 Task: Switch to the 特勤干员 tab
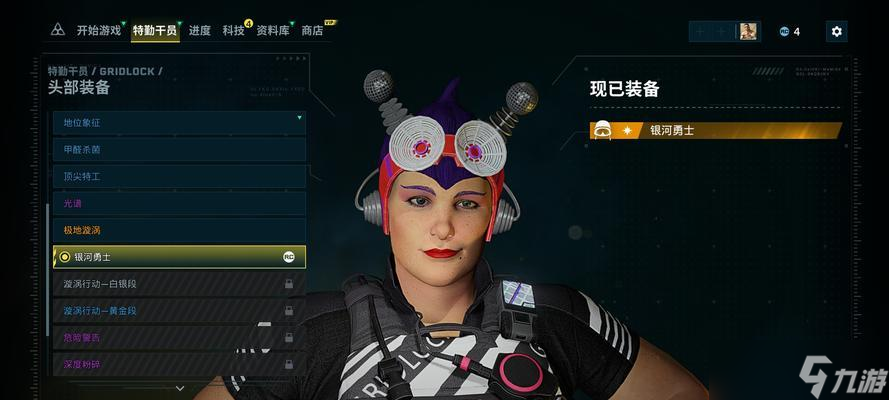coord(154,31)
